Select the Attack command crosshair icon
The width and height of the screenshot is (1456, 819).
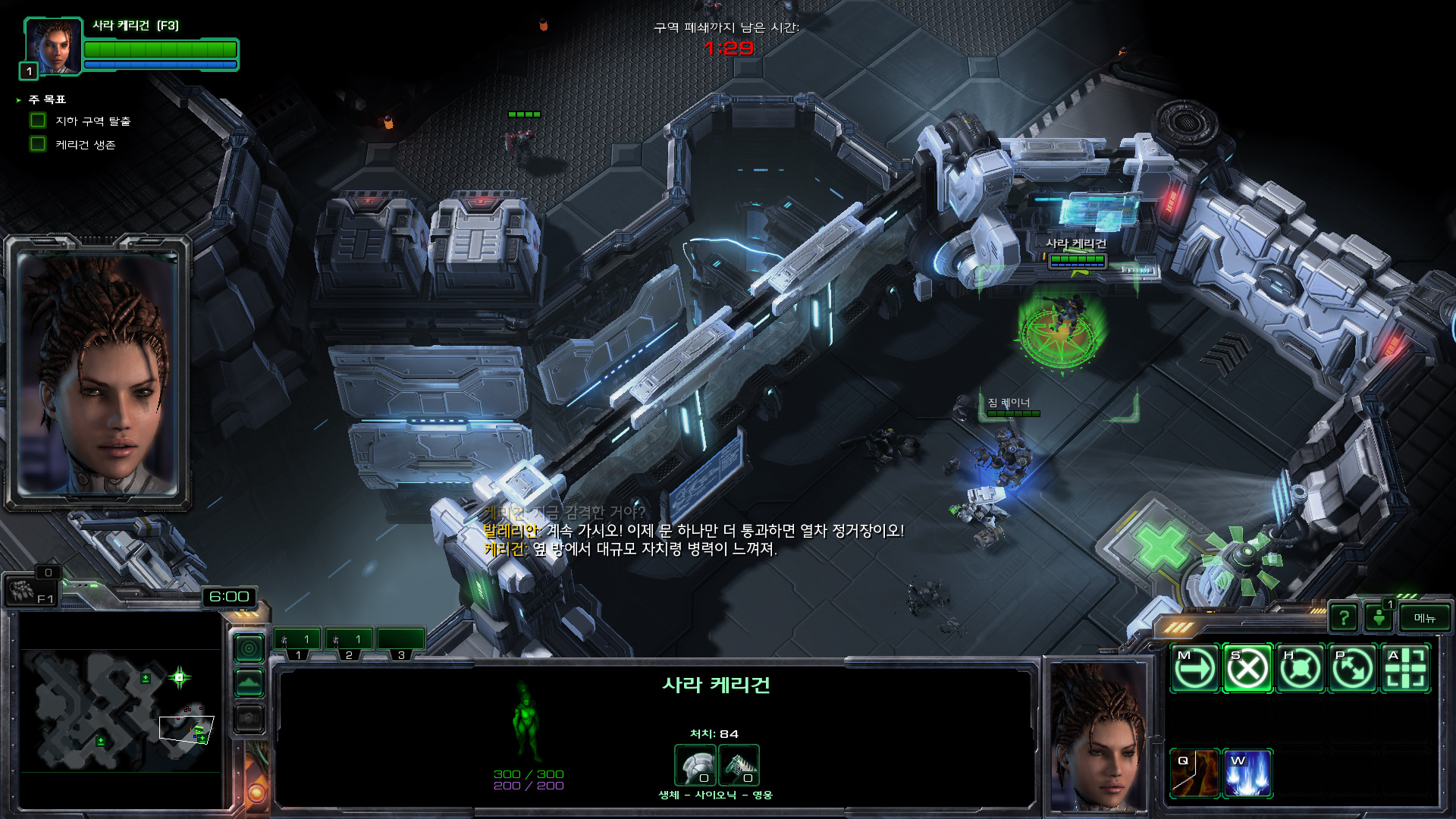pos(1406,669)
